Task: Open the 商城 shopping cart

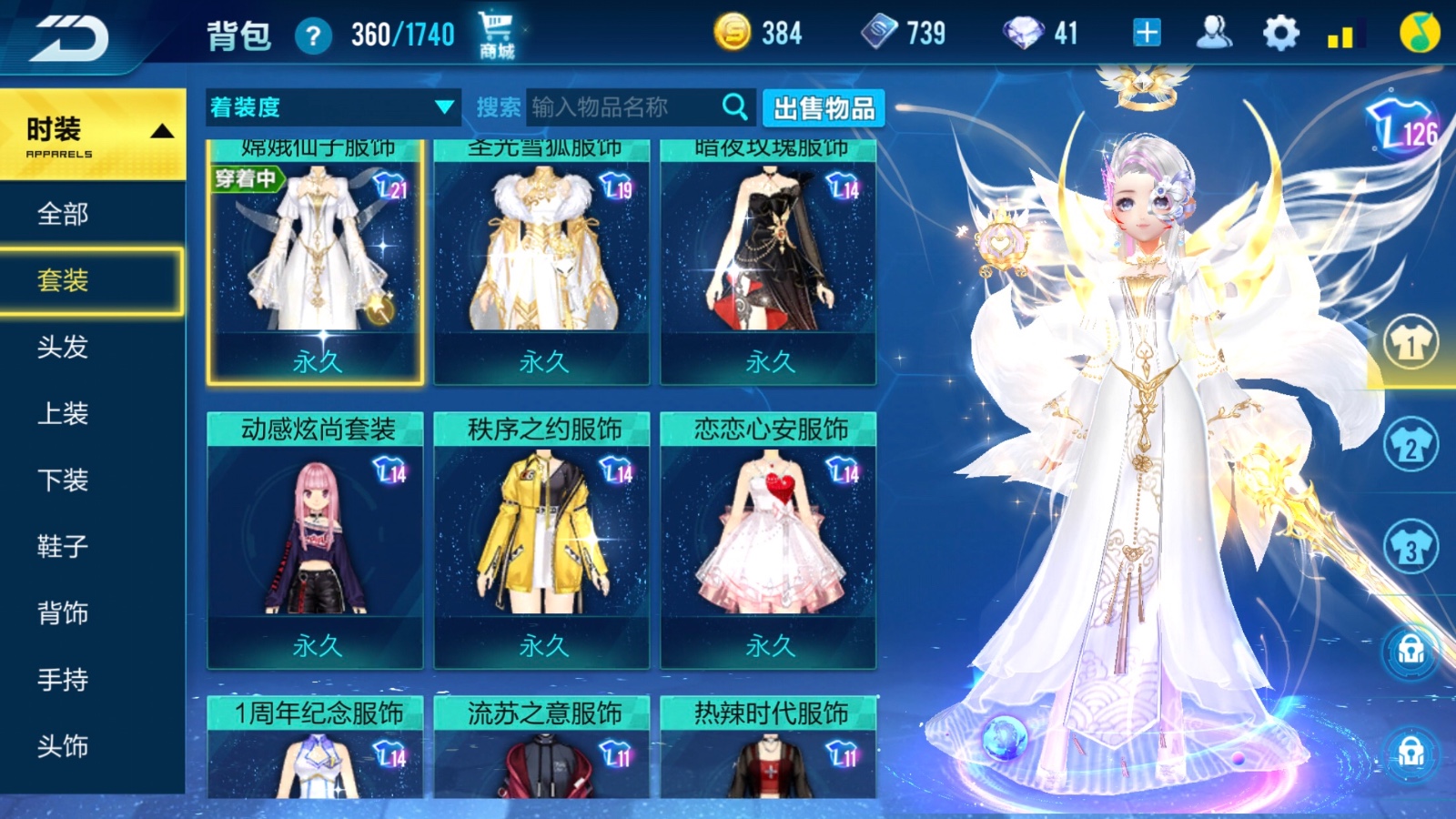Action: [492, 32]
